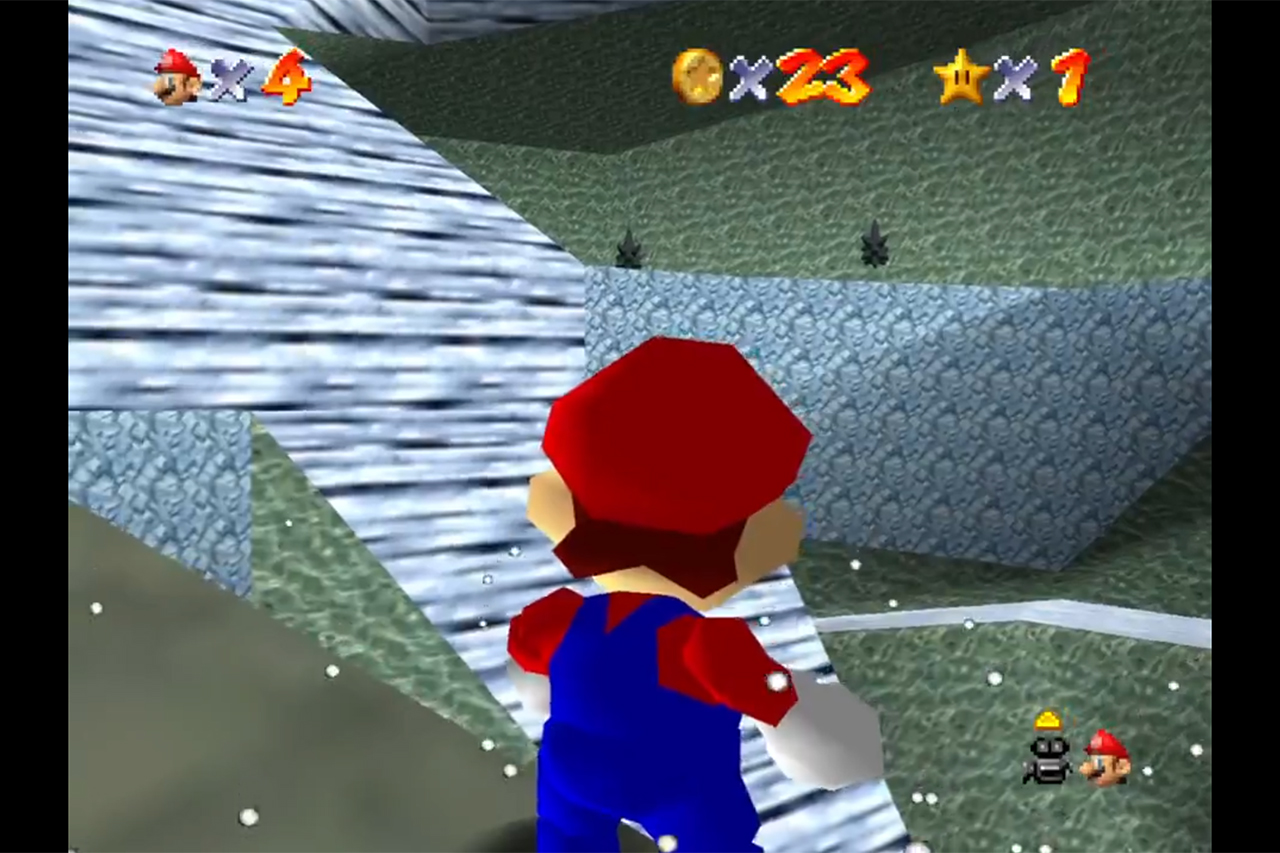
Task: Click the red 1 beside the star
Action: 1070,75
